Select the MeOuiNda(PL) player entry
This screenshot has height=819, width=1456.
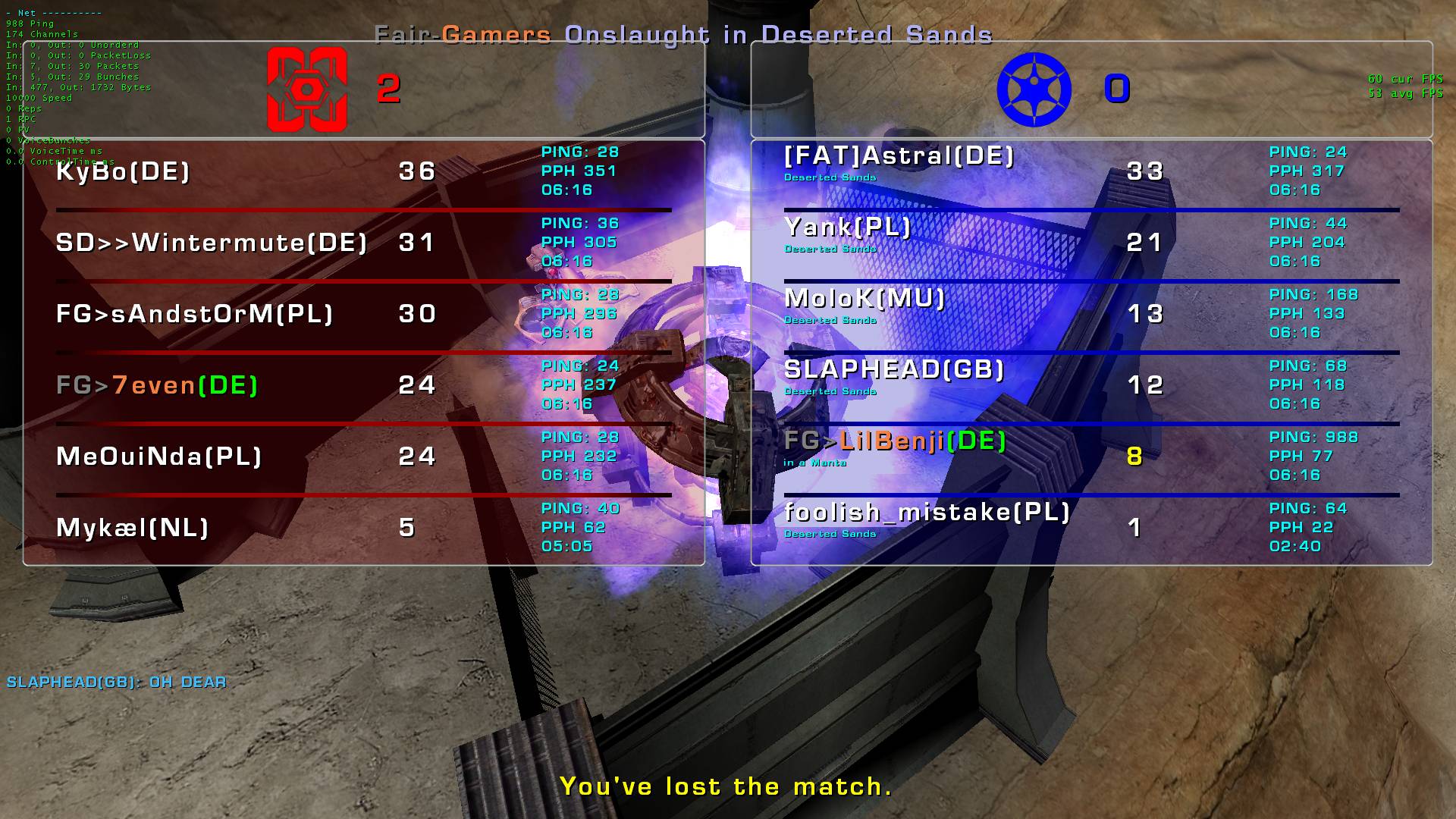159,457
